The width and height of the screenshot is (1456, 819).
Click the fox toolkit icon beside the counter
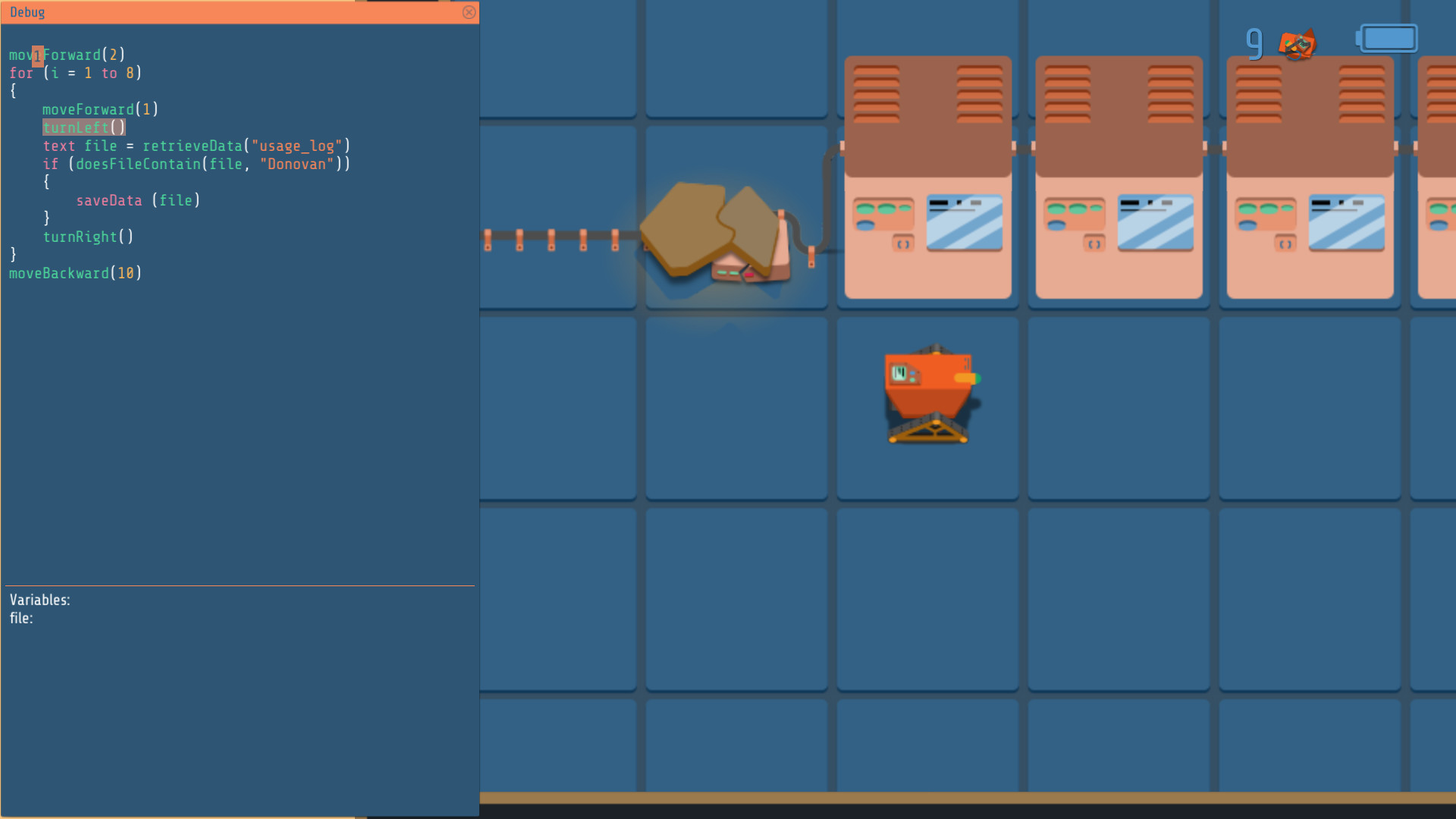point(1297,43)
